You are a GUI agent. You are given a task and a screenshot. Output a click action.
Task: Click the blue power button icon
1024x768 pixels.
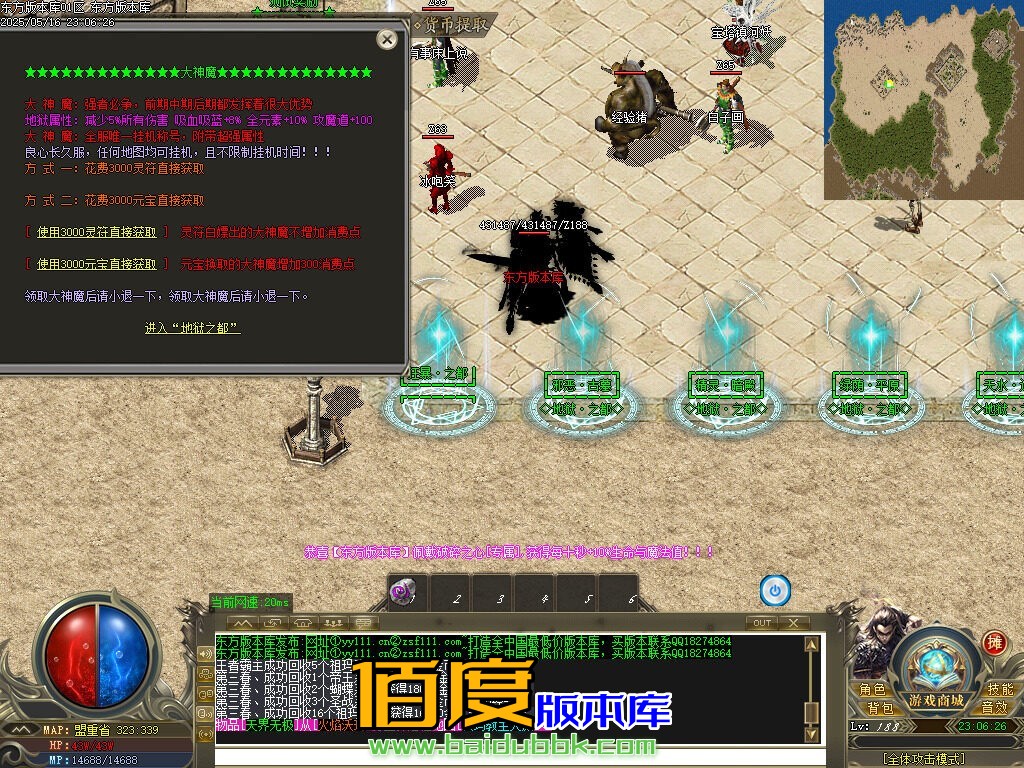point(775,590)
